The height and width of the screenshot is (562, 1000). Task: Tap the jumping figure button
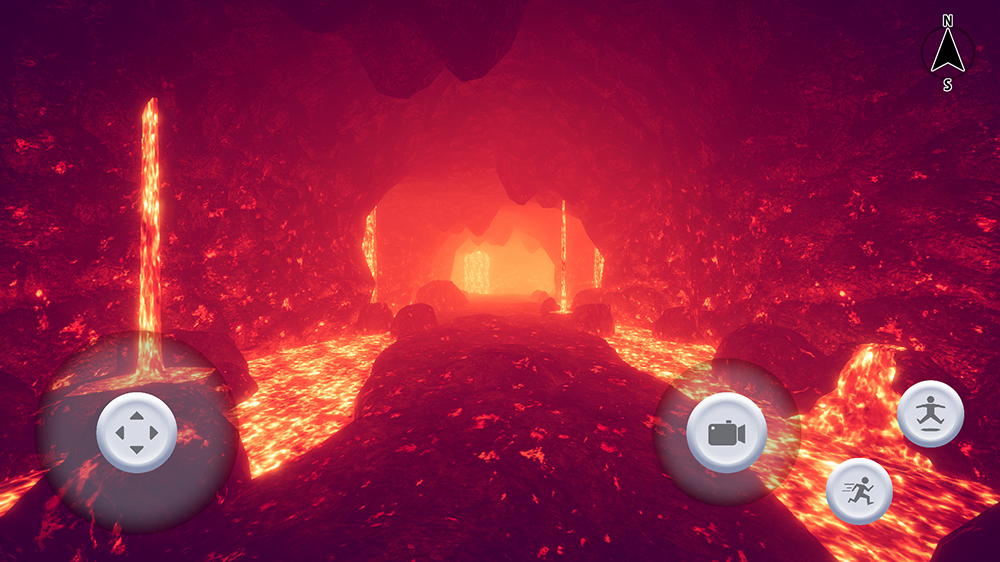click(931, 413)
